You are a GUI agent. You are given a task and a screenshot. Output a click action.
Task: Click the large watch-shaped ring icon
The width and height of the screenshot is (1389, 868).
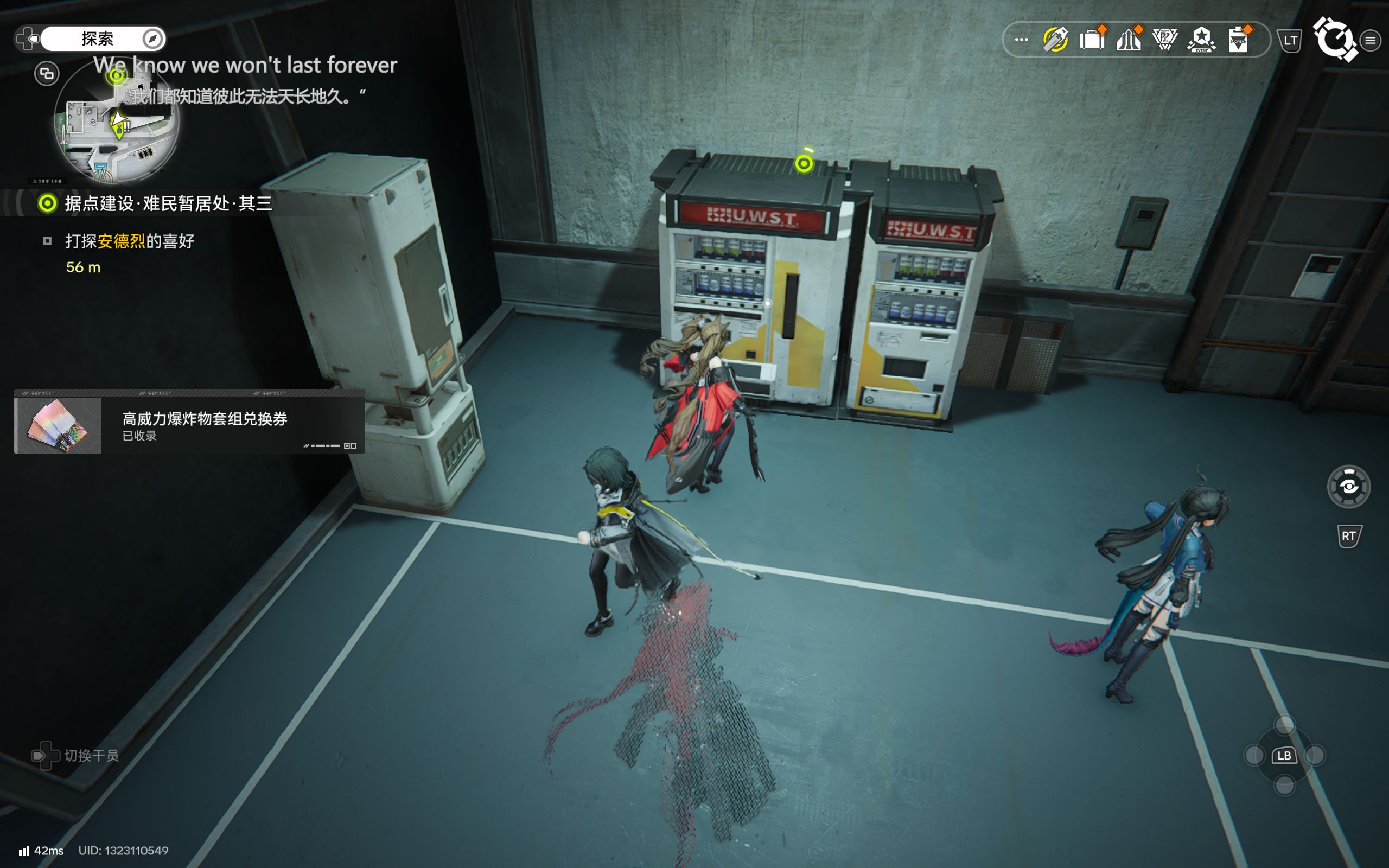point(1335,39)
